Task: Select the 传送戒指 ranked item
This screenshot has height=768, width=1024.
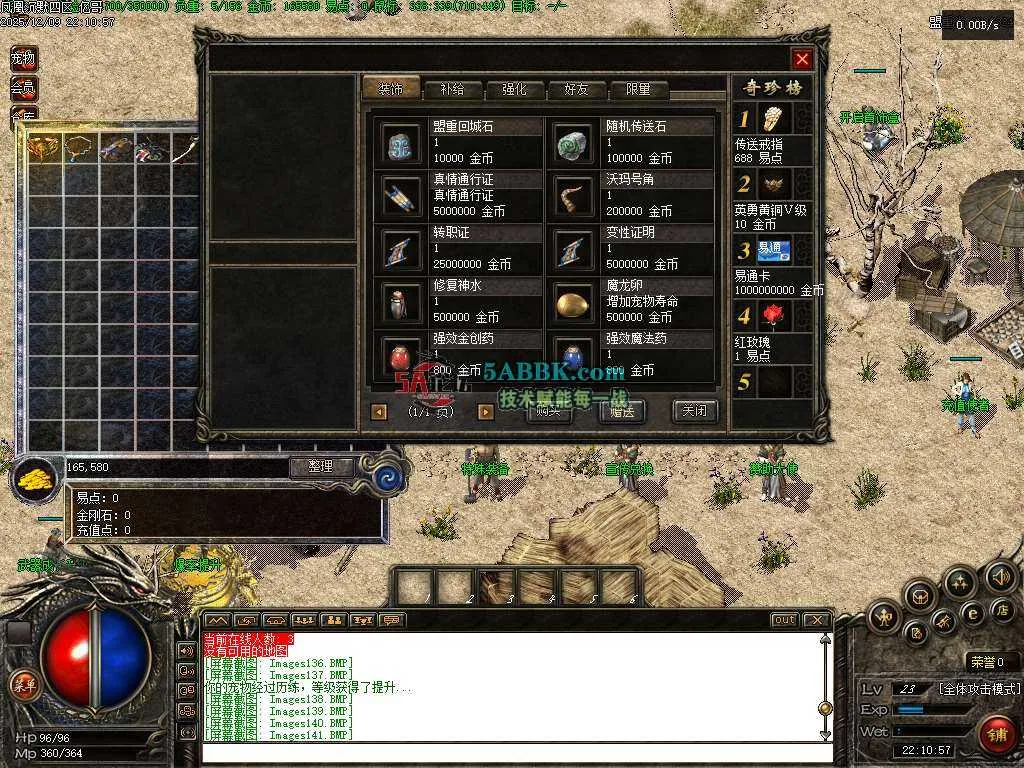Action: tap(773, 120)
